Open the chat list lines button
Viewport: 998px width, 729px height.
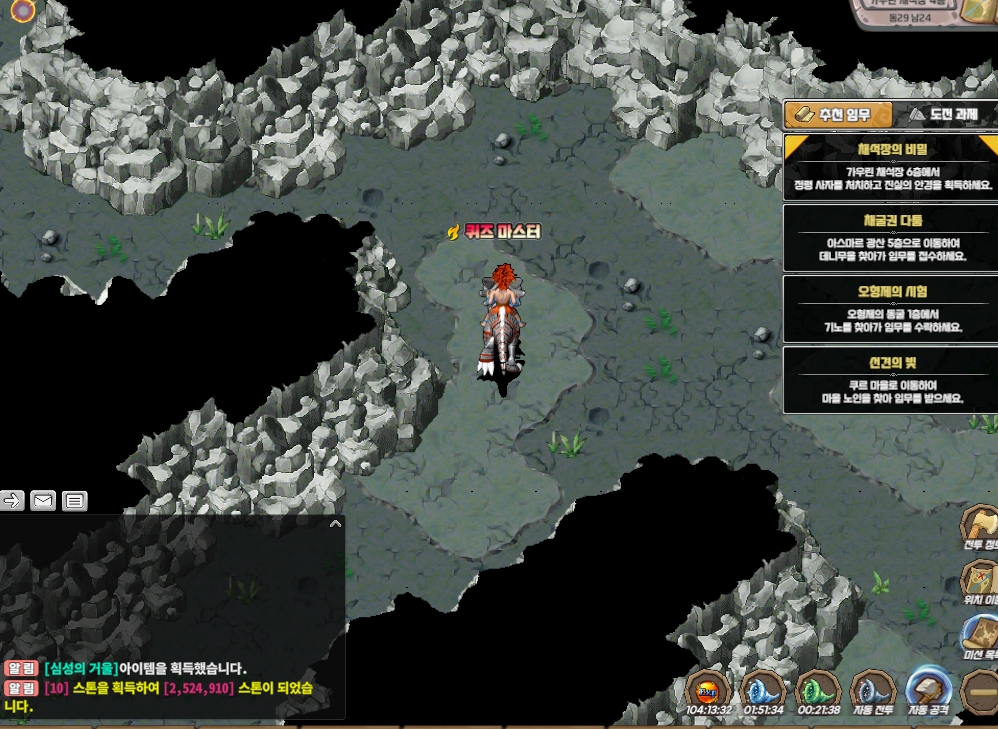pyautogui.click(x=75, y=501)
